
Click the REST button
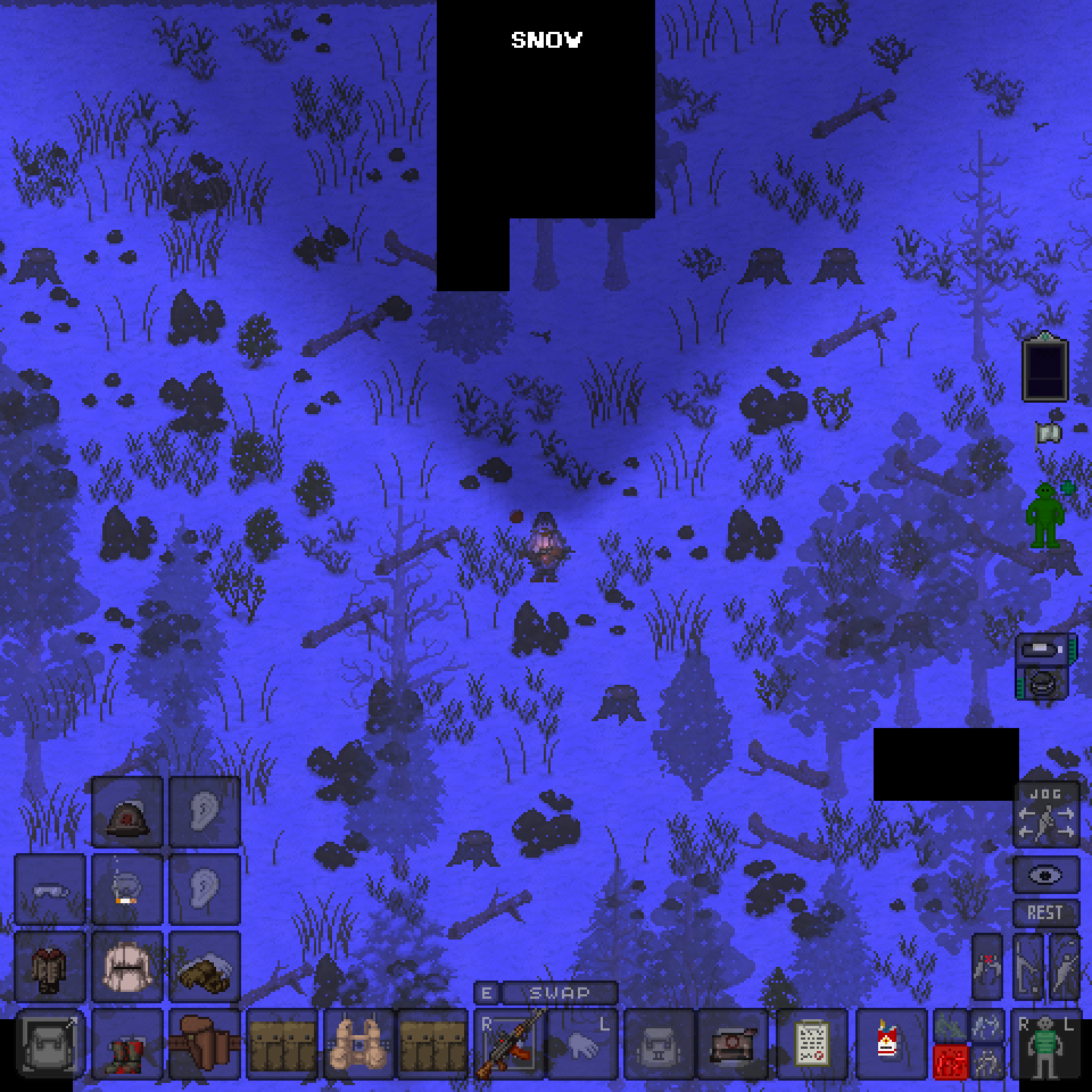coord(1046,913)
